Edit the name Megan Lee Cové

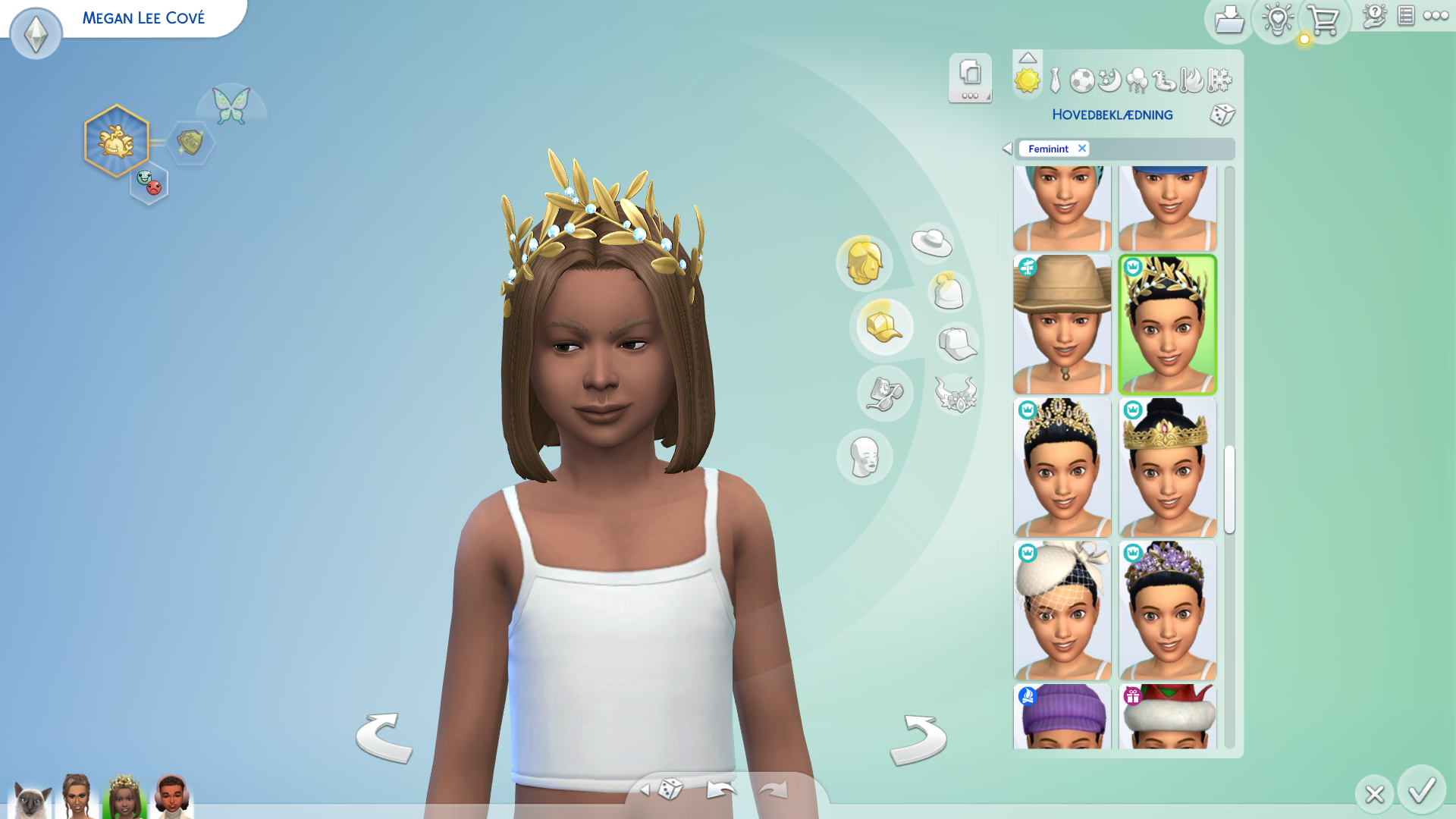click(x=143, y=18)
